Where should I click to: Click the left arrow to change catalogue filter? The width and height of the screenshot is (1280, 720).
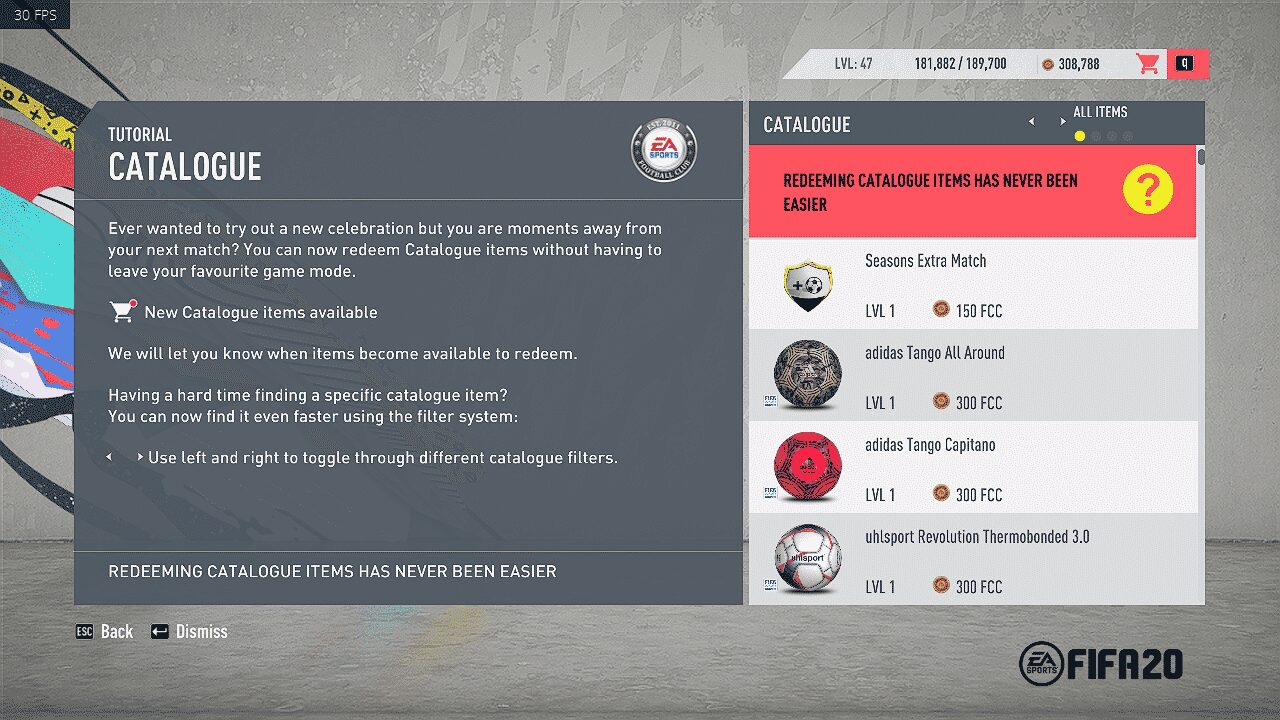click(1031, 120)
